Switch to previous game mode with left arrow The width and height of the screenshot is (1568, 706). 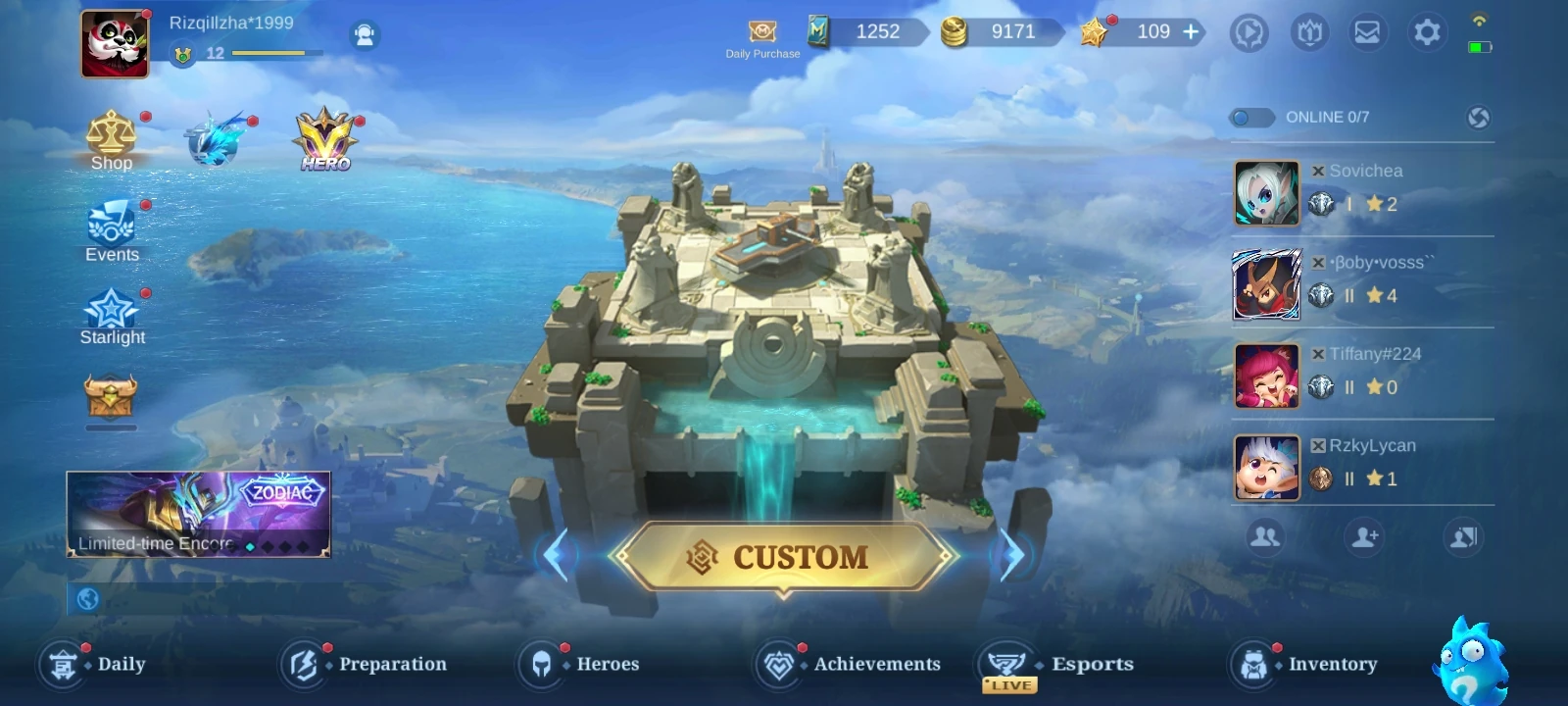pos(559,552)
